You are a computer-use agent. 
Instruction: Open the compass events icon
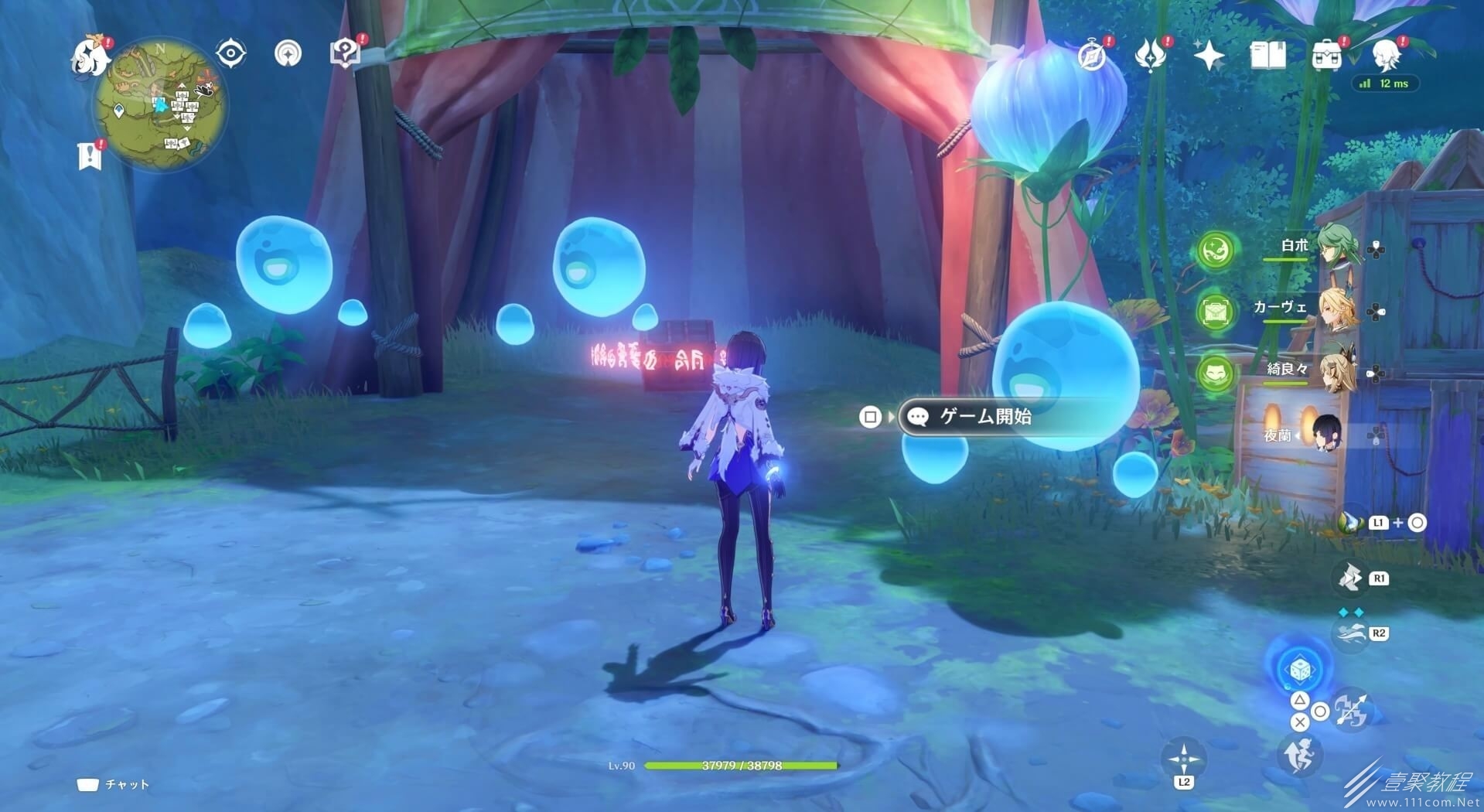pyautogui.click(x=1092, y=56)
